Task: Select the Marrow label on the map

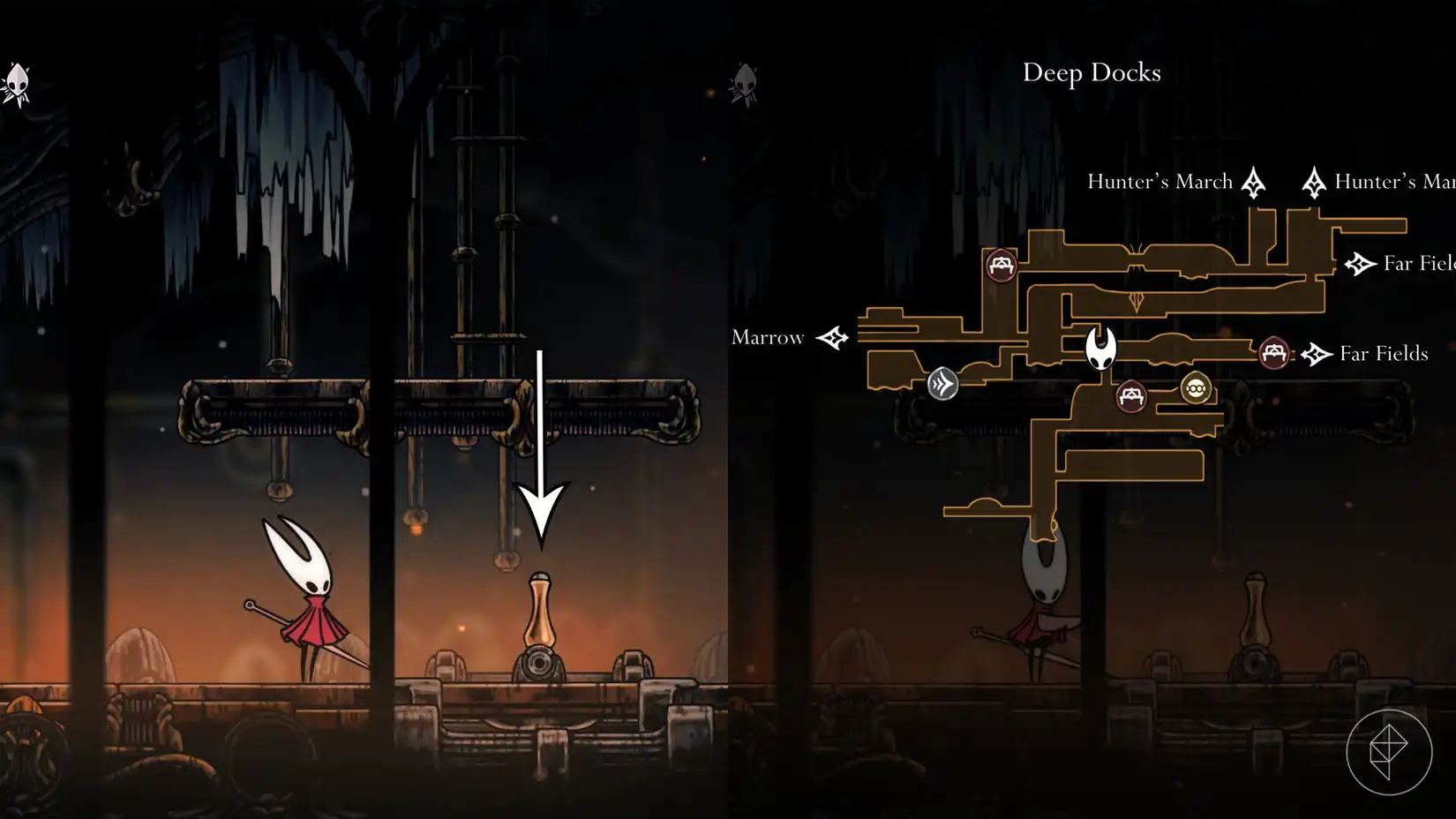Action: point(767,337)
